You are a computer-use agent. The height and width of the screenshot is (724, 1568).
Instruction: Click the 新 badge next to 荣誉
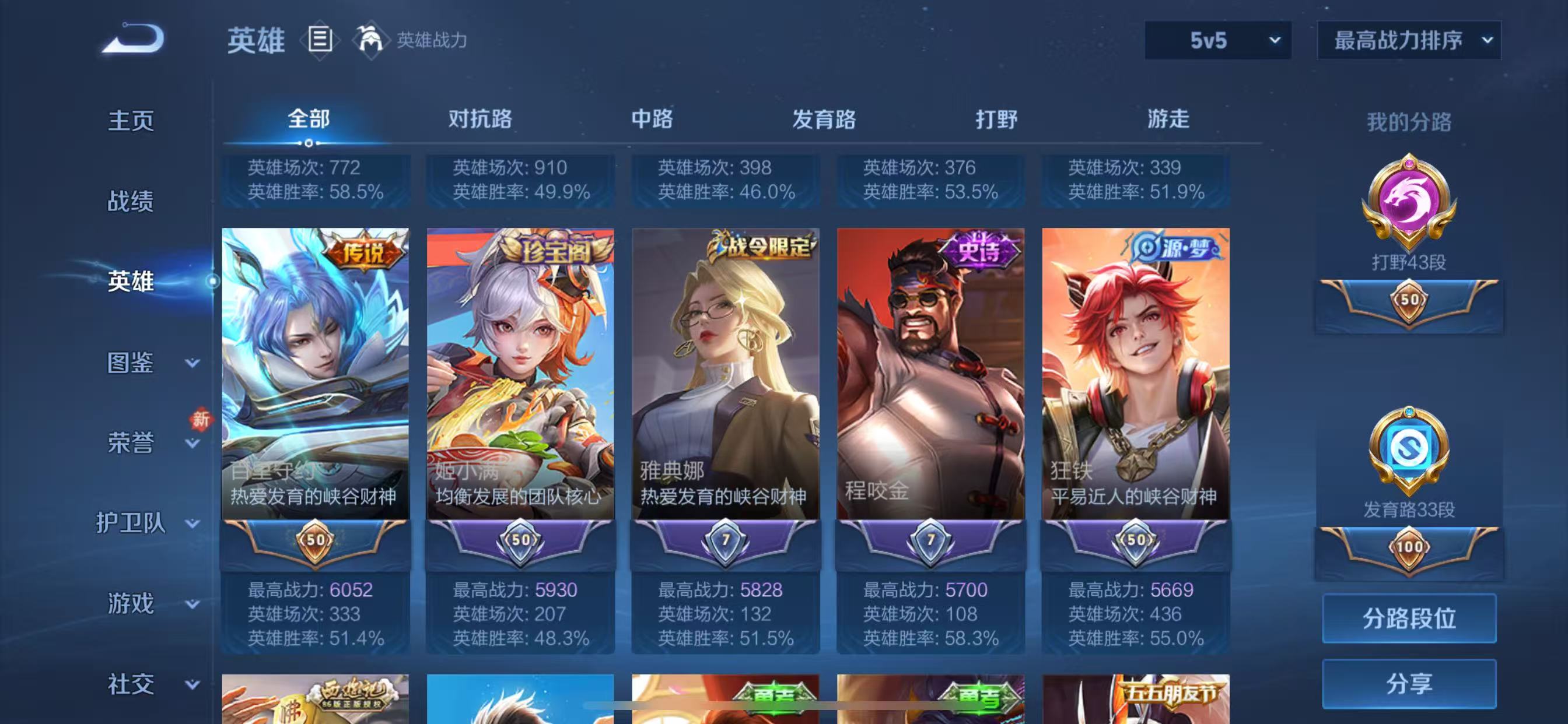click(201, 420)
